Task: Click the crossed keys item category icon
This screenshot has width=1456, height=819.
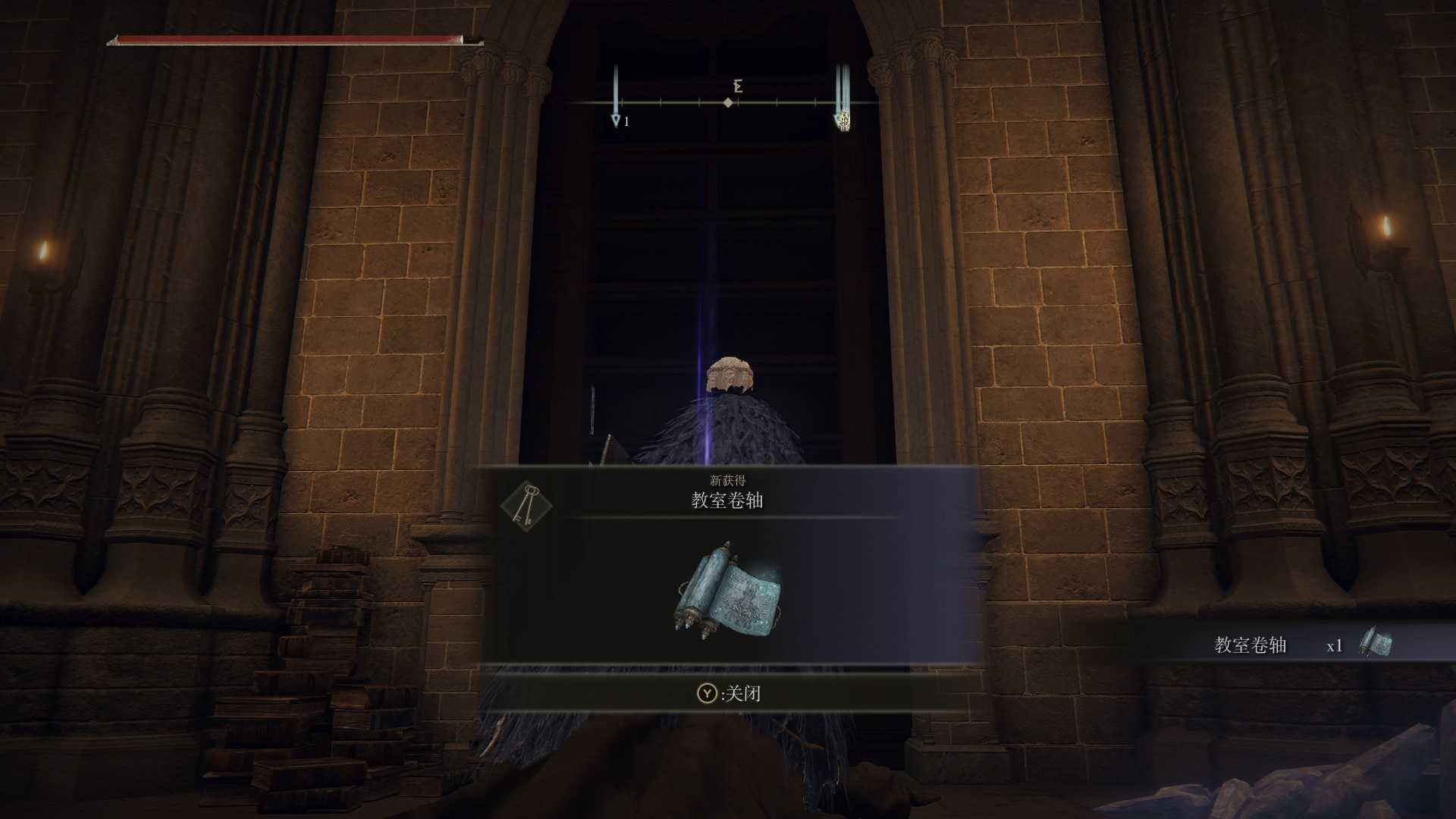Action: click(x=526, y=505)
